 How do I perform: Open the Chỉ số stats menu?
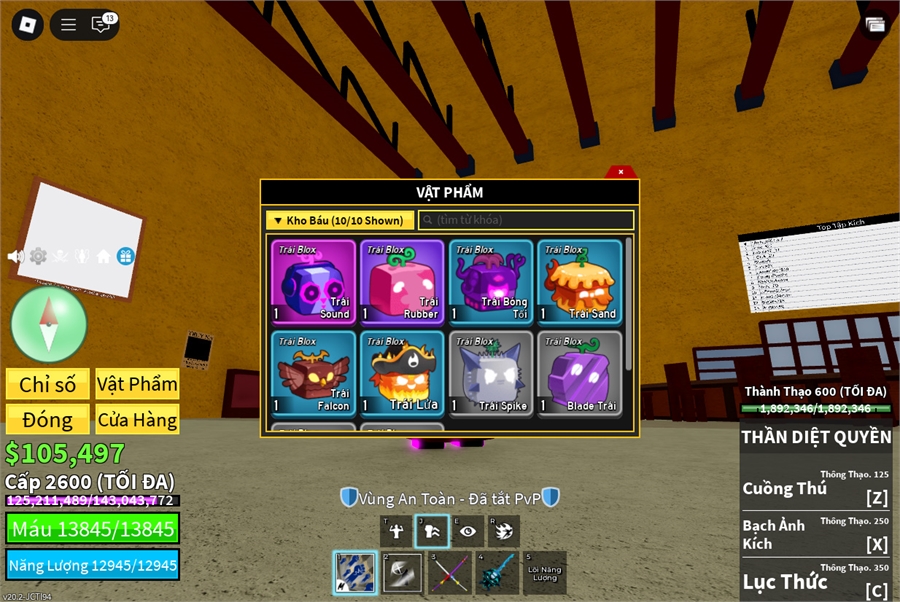(48, 385)
